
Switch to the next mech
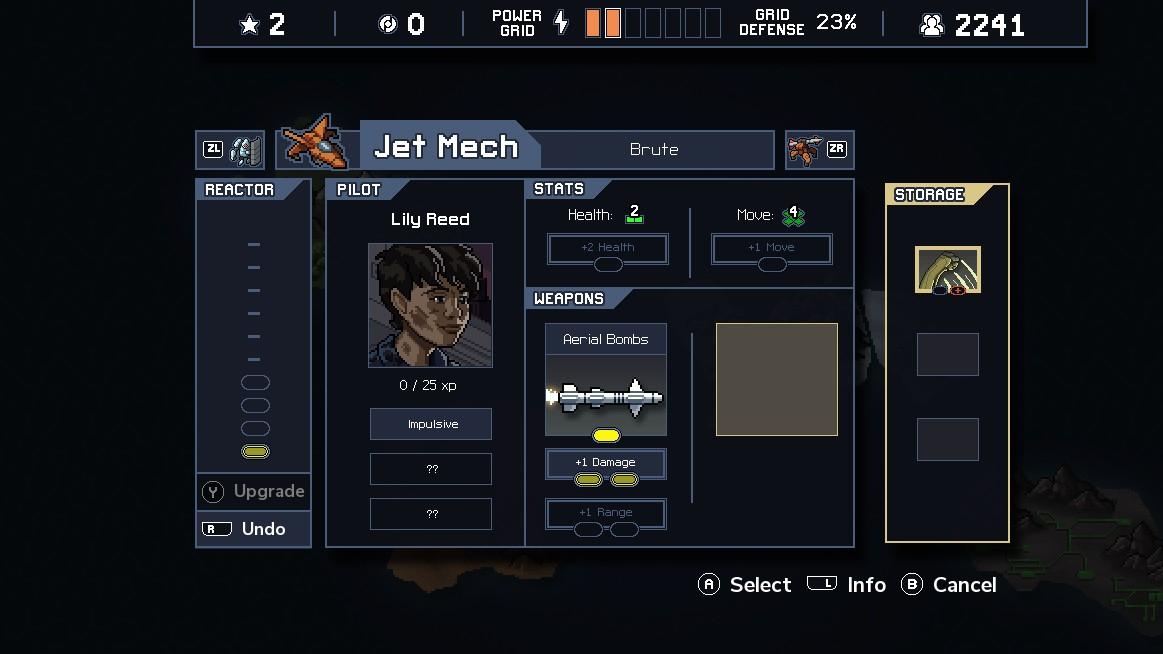(819, 150)
